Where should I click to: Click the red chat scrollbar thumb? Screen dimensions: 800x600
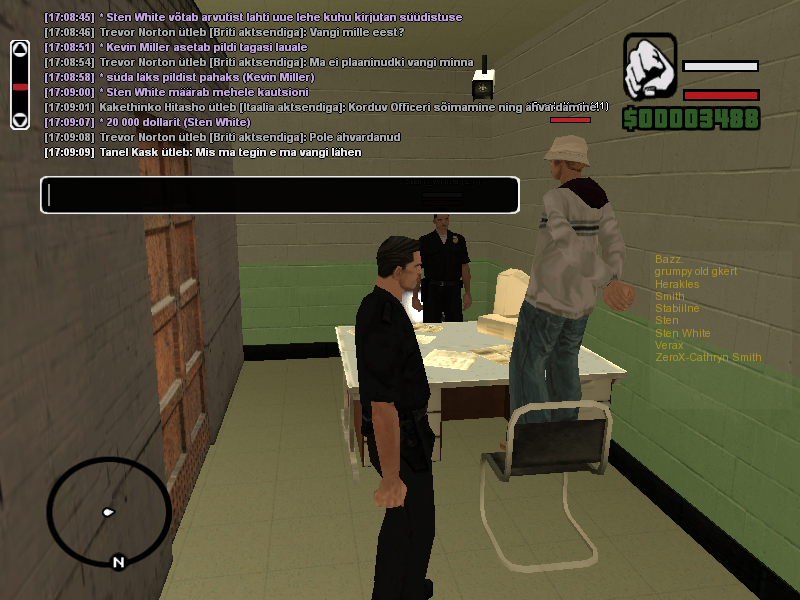(19, 88)
